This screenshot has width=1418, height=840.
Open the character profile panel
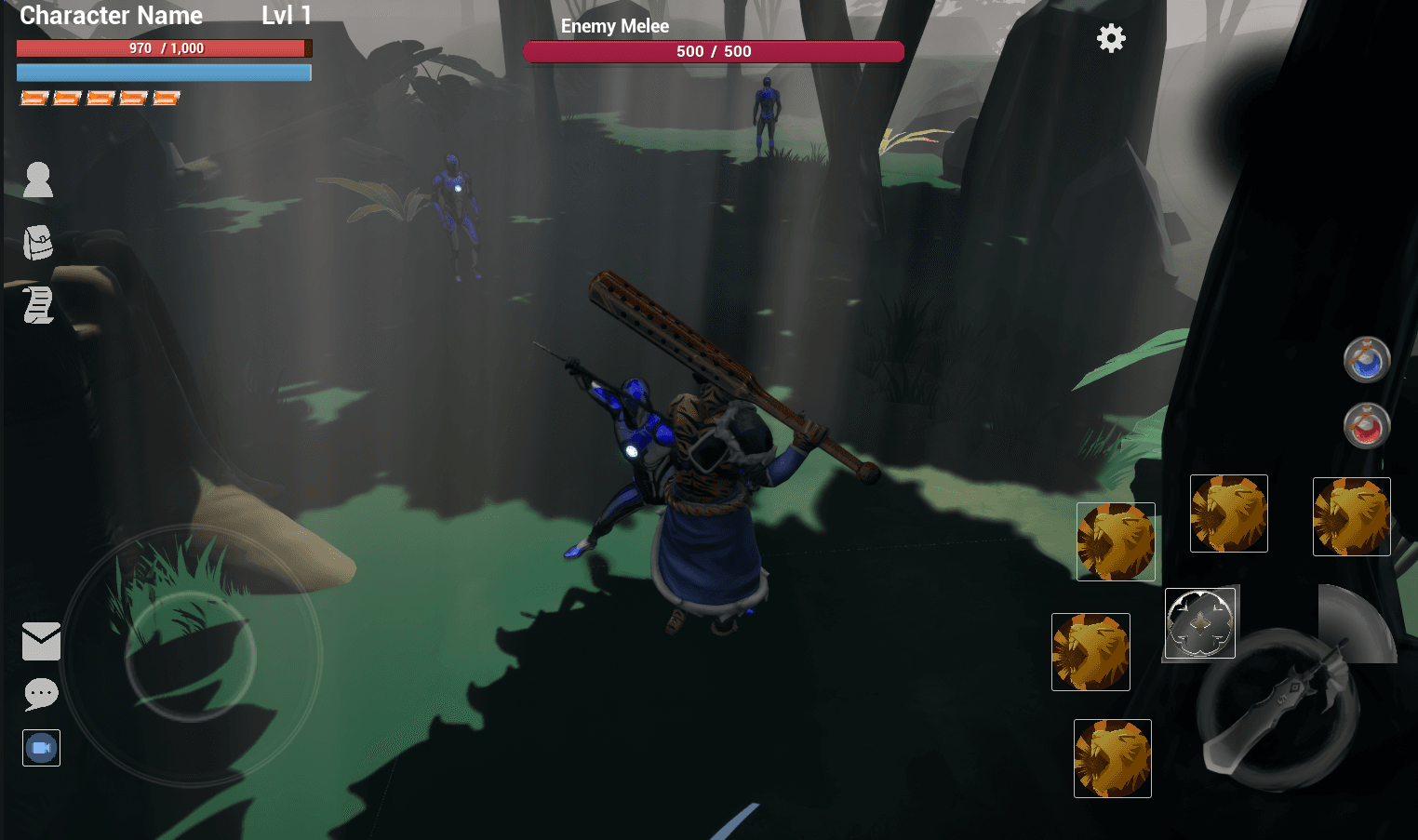[37, 179]
